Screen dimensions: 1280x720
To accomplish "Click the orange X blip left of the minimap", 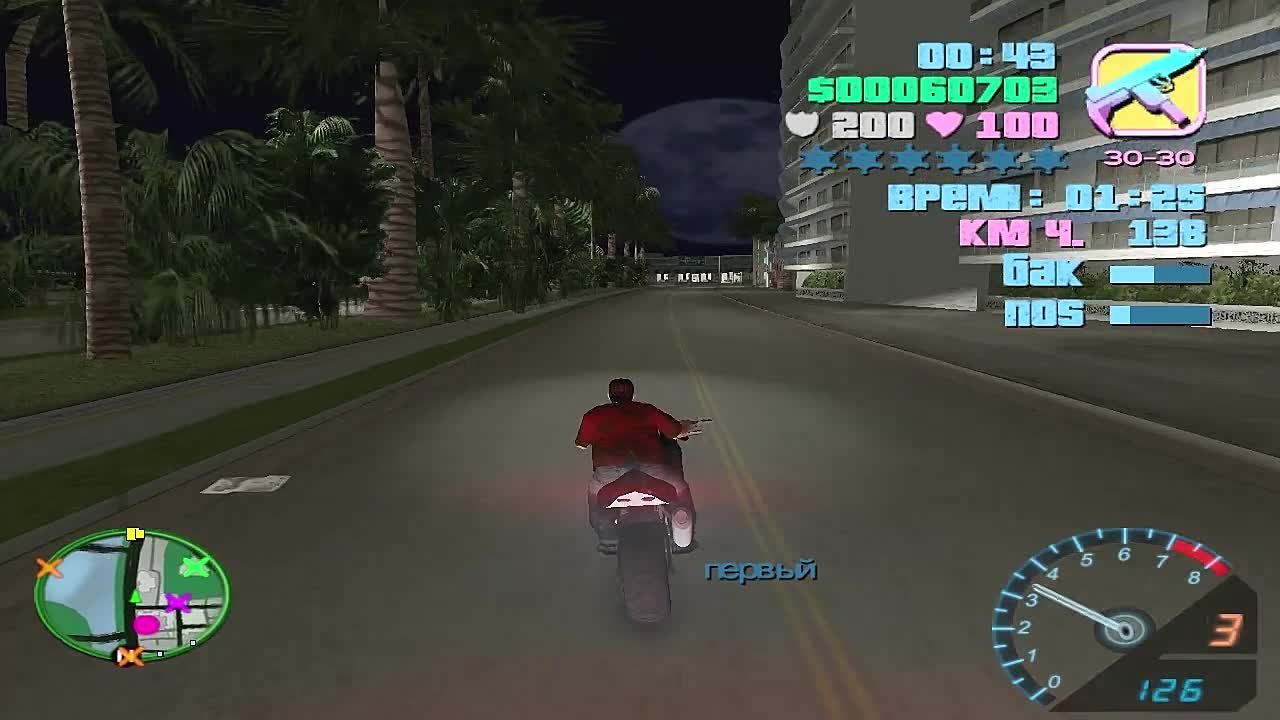I will [48, 568].
